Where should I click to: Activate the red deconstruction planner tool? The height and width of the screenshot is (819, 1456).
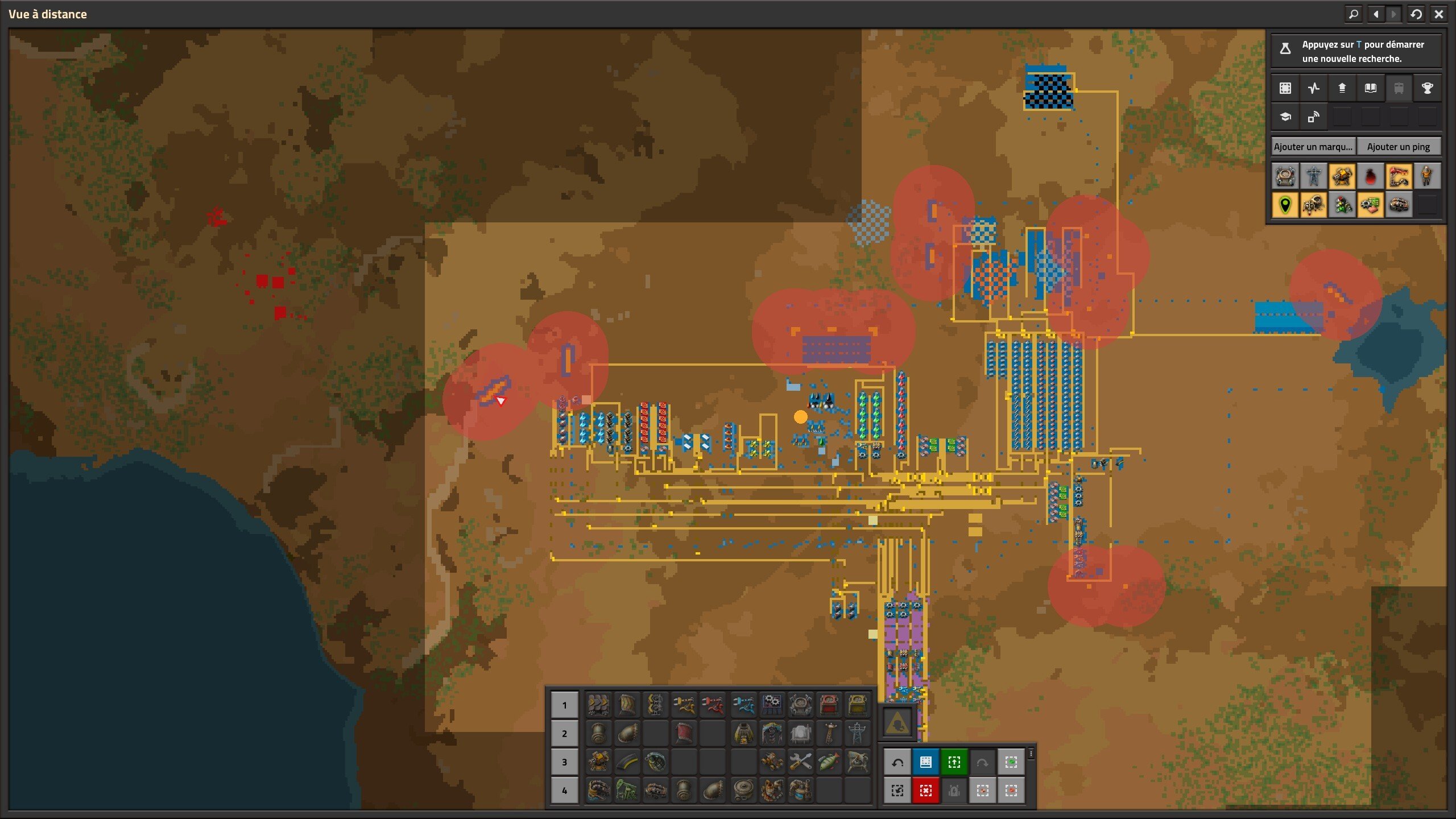click(925, 791)
